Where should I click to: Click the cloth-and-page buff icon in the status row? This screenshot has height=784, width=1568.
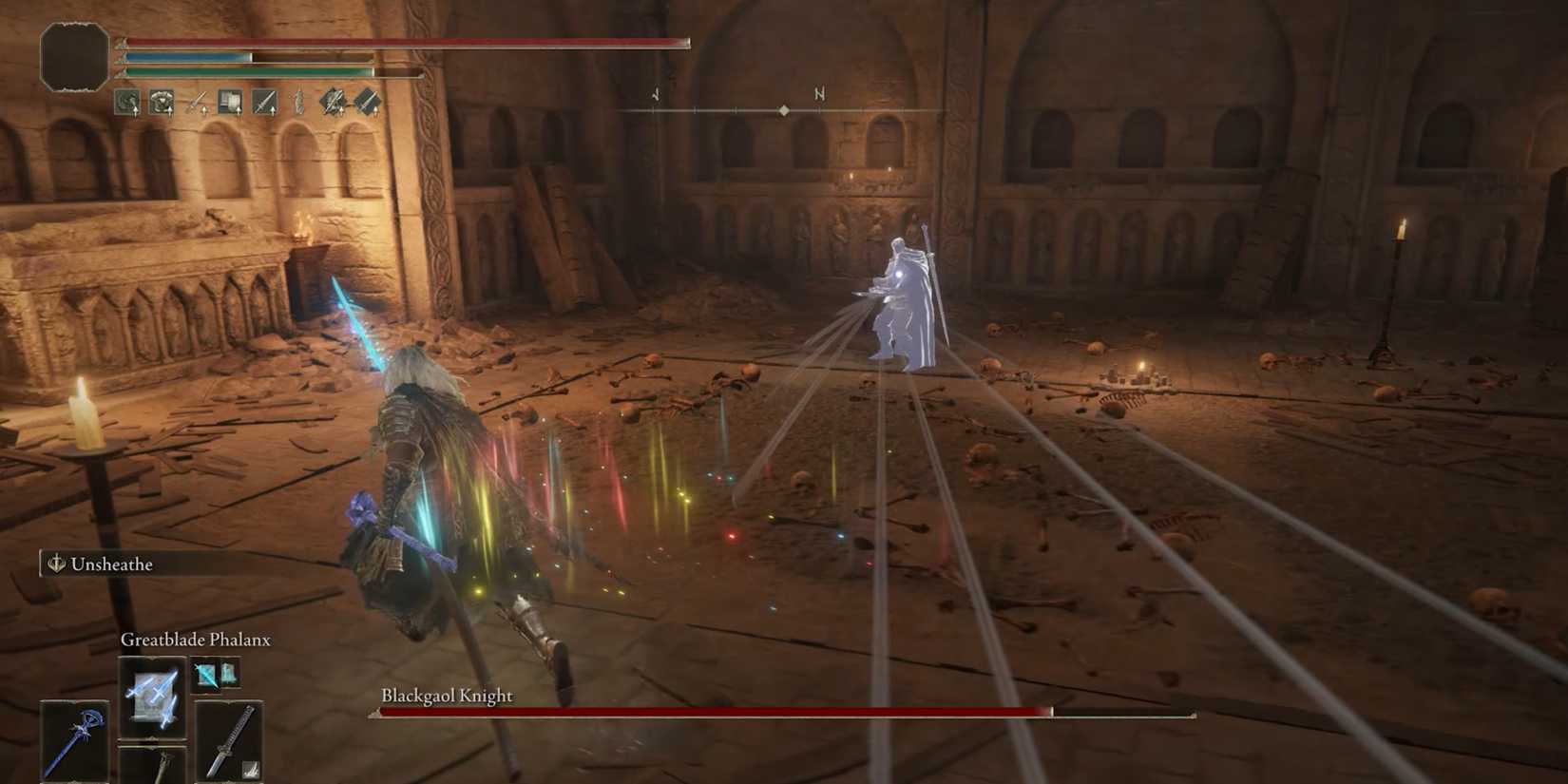[x=230, y=101]
